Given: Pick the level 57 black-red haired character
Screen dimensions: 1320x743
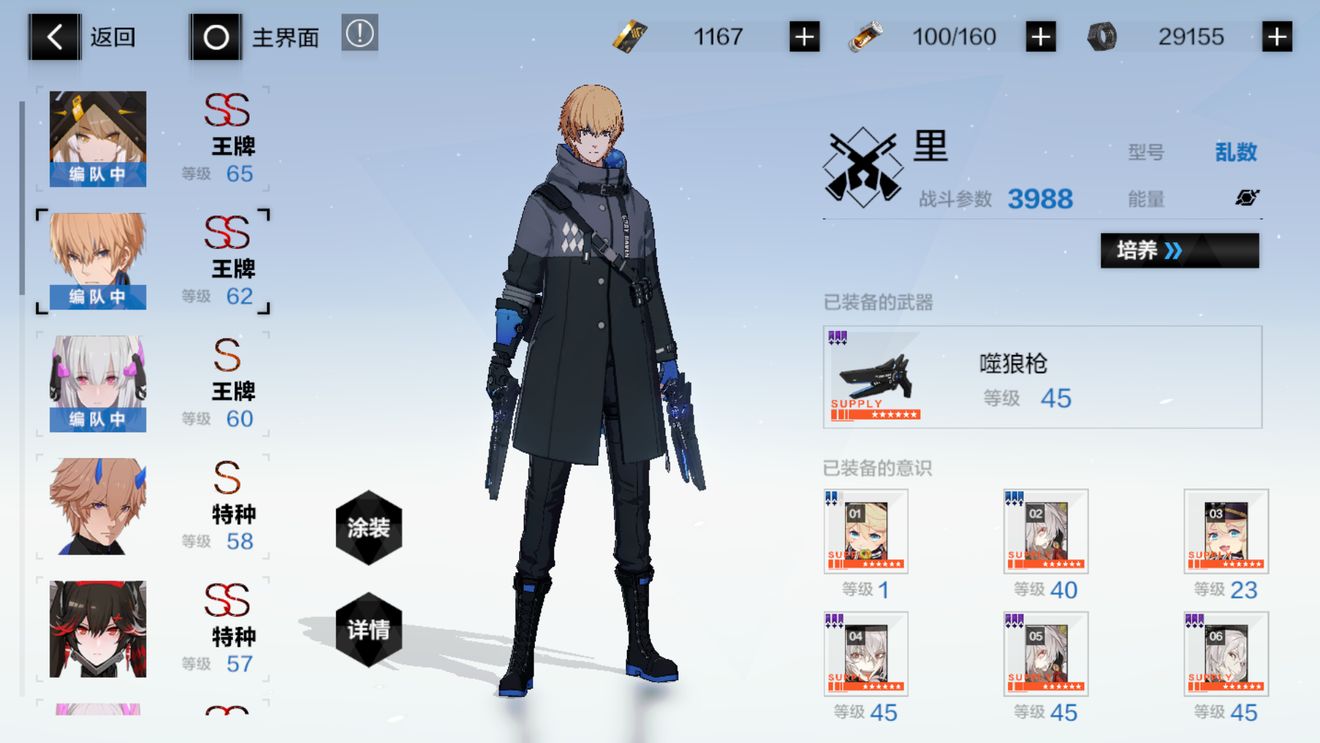Looking at the screenshot, I should tap(98, 628).
